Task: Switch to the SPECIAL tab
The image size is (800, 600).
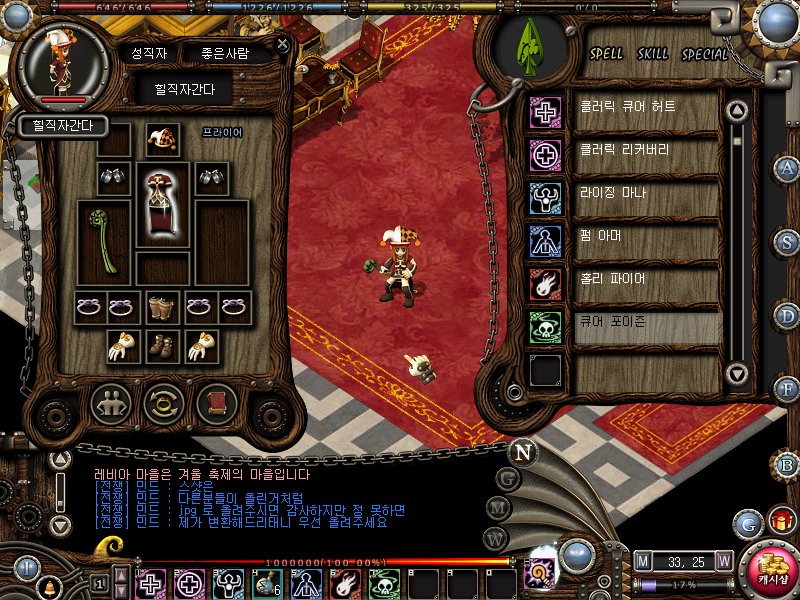Action: (704, 54)
